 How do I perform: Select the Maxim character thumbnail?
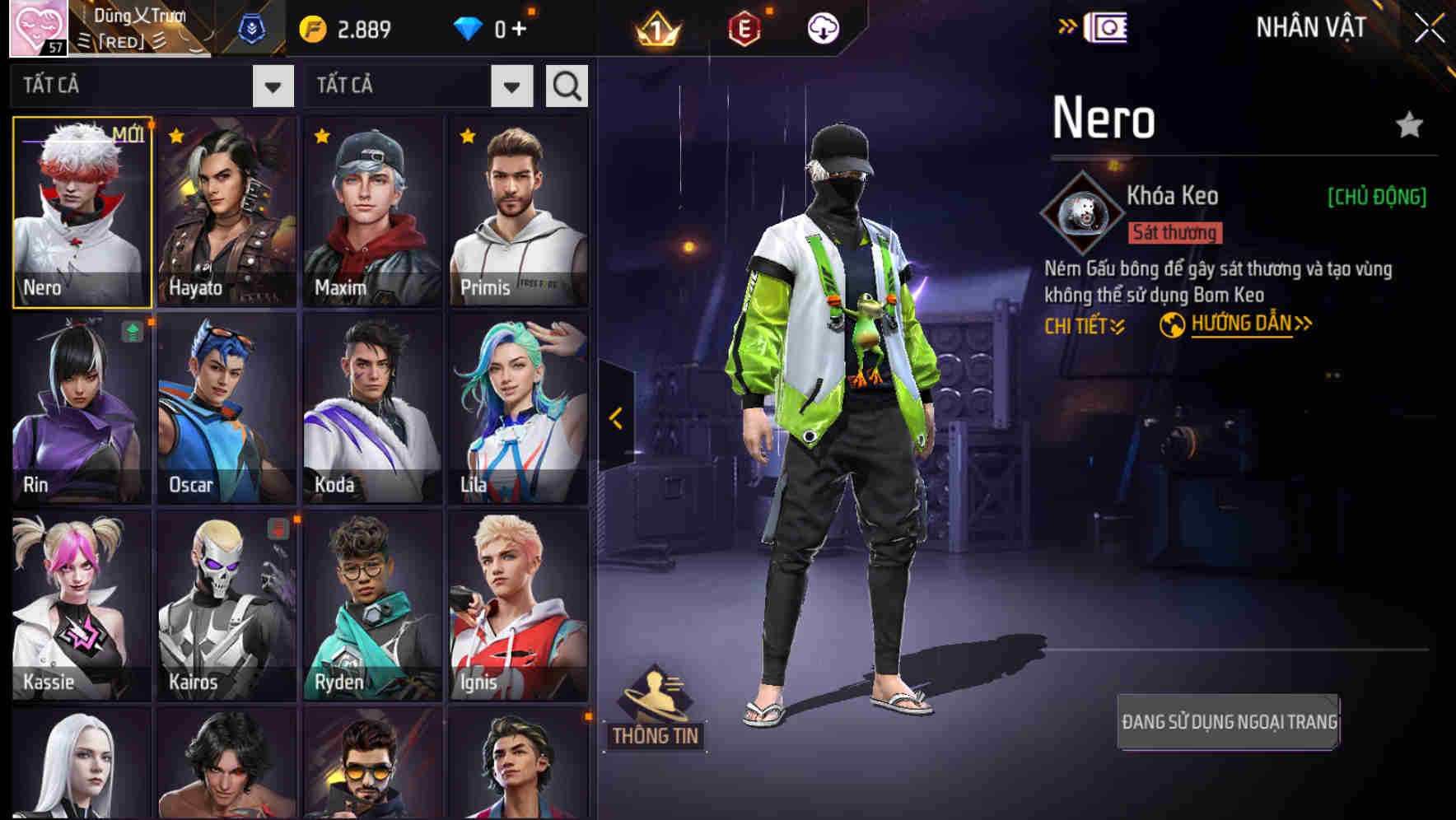click(372, 210)
